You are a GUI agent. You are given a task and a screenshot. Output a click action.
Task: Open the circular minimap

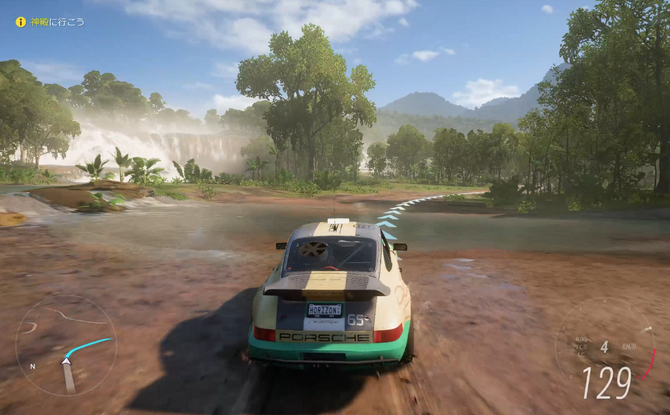[x=66, y=345]
